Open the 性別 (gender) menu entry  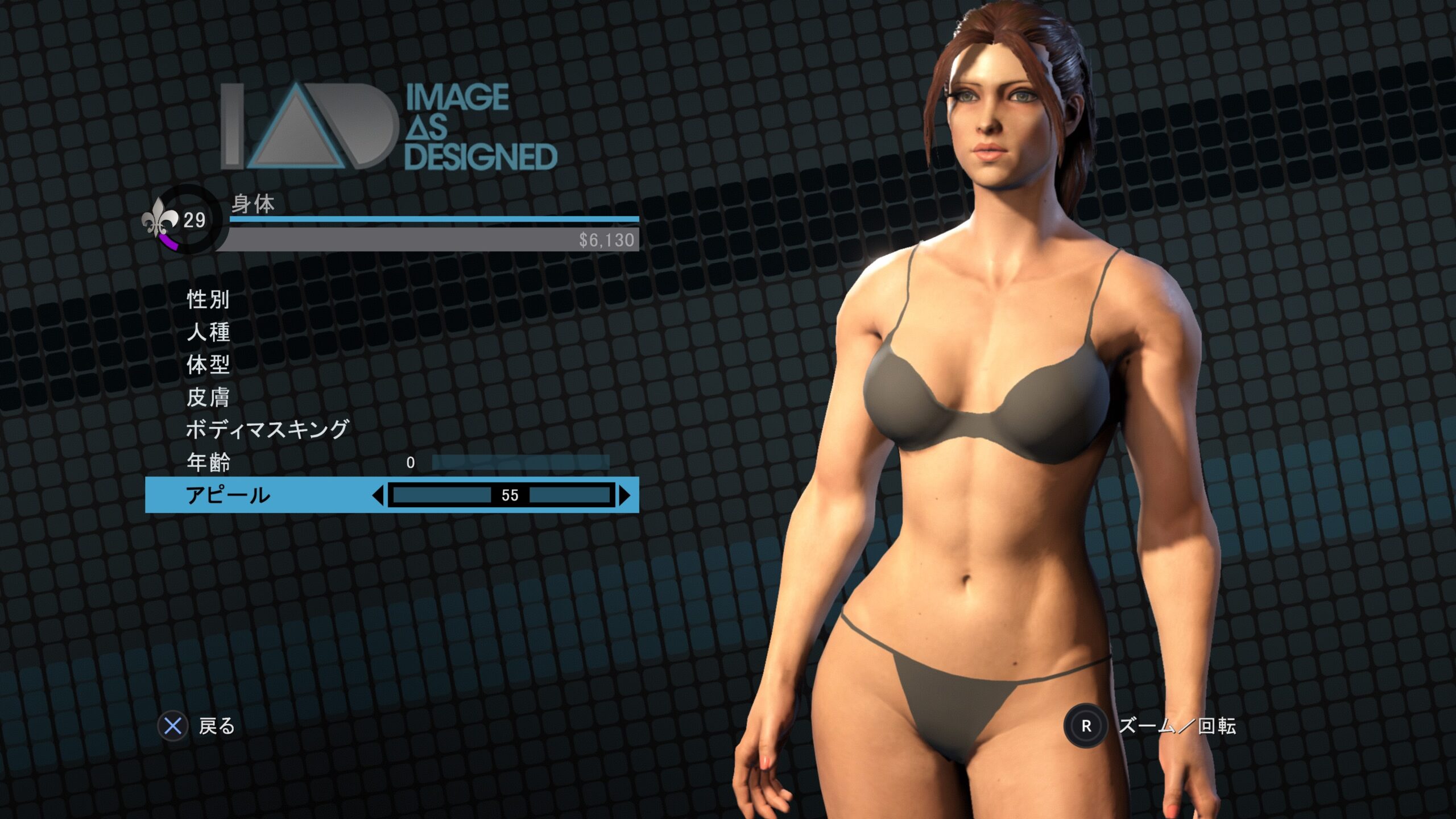click(208, 299)
